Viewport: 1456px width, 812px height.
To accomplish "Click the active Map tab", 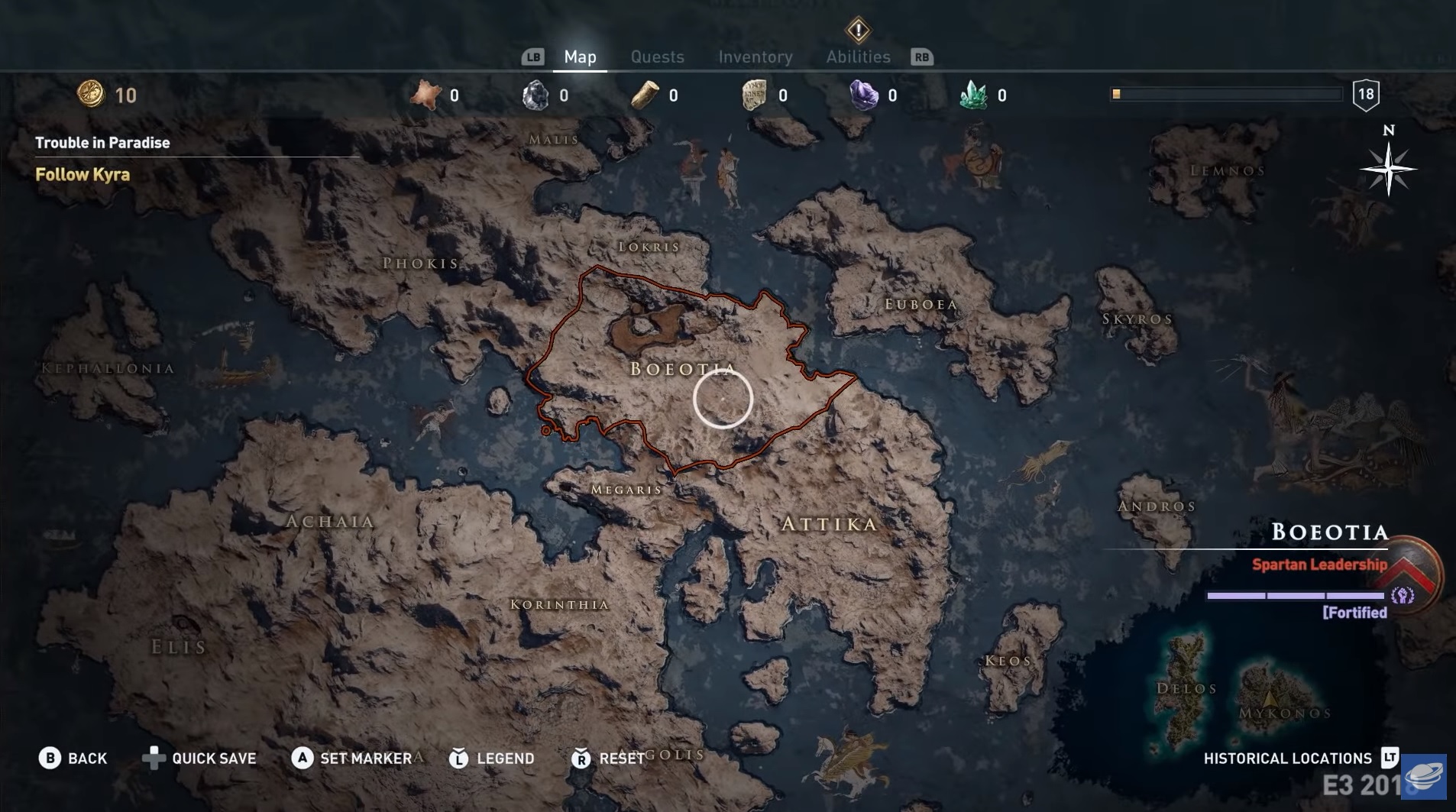I will click(x=580, y=57).
